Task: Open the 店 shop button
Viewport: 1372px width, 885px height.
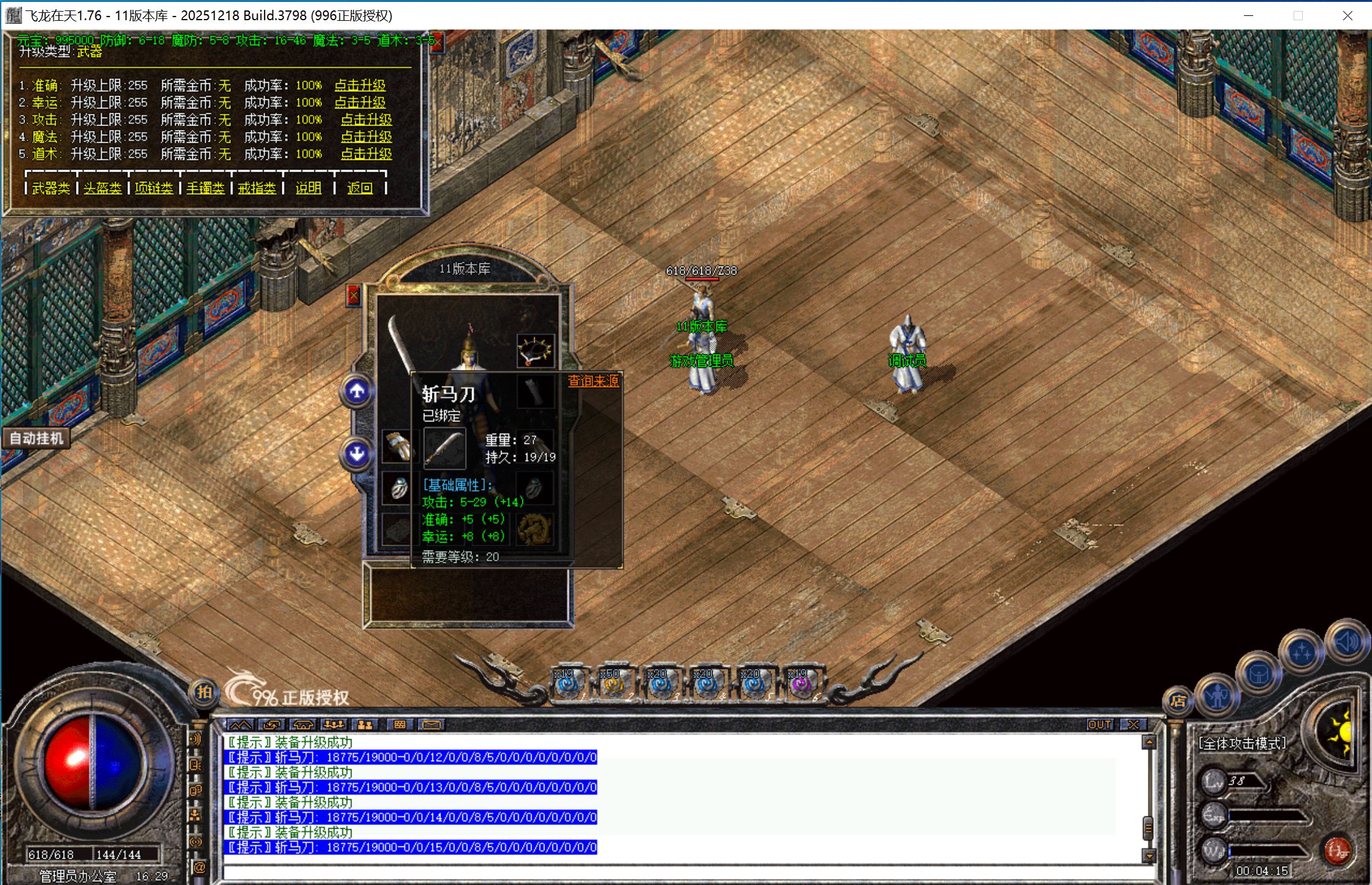Action: click(1177, 701)
